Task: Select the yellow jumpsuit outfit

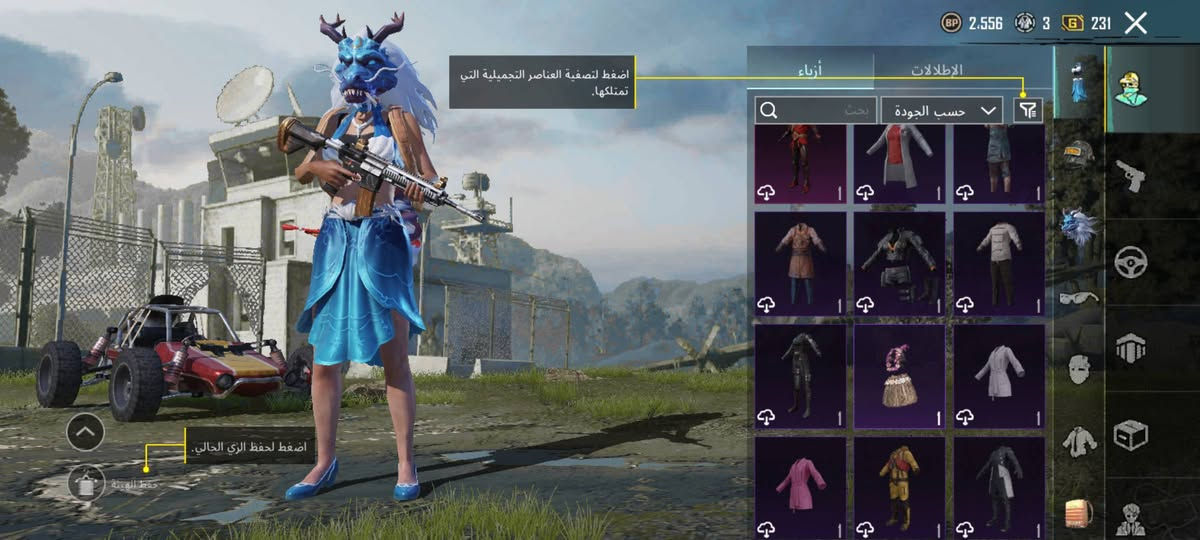Action: (x=899, y=486)
